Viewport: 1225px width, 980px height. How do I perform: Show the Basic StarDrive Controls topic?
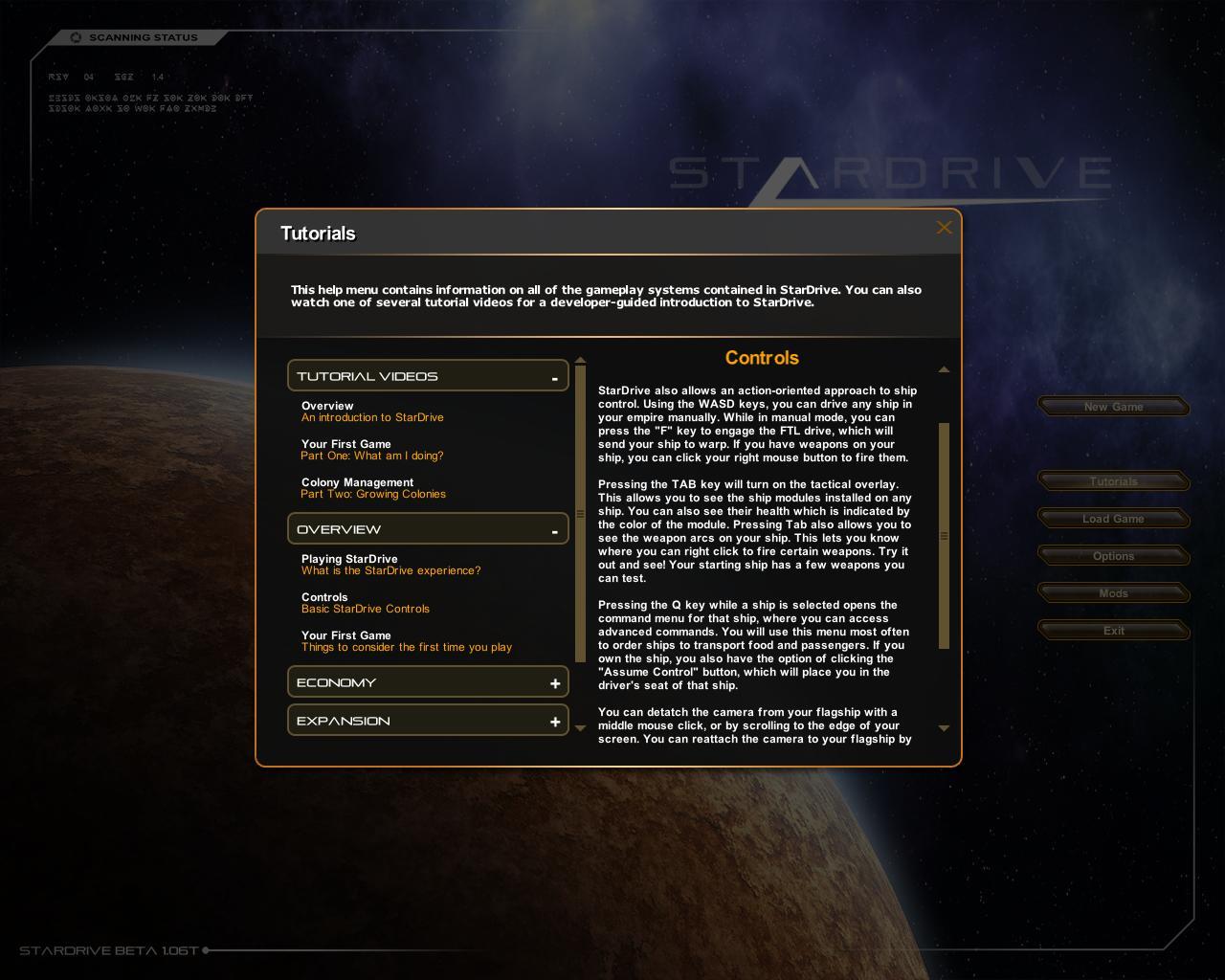coord(365,603)
